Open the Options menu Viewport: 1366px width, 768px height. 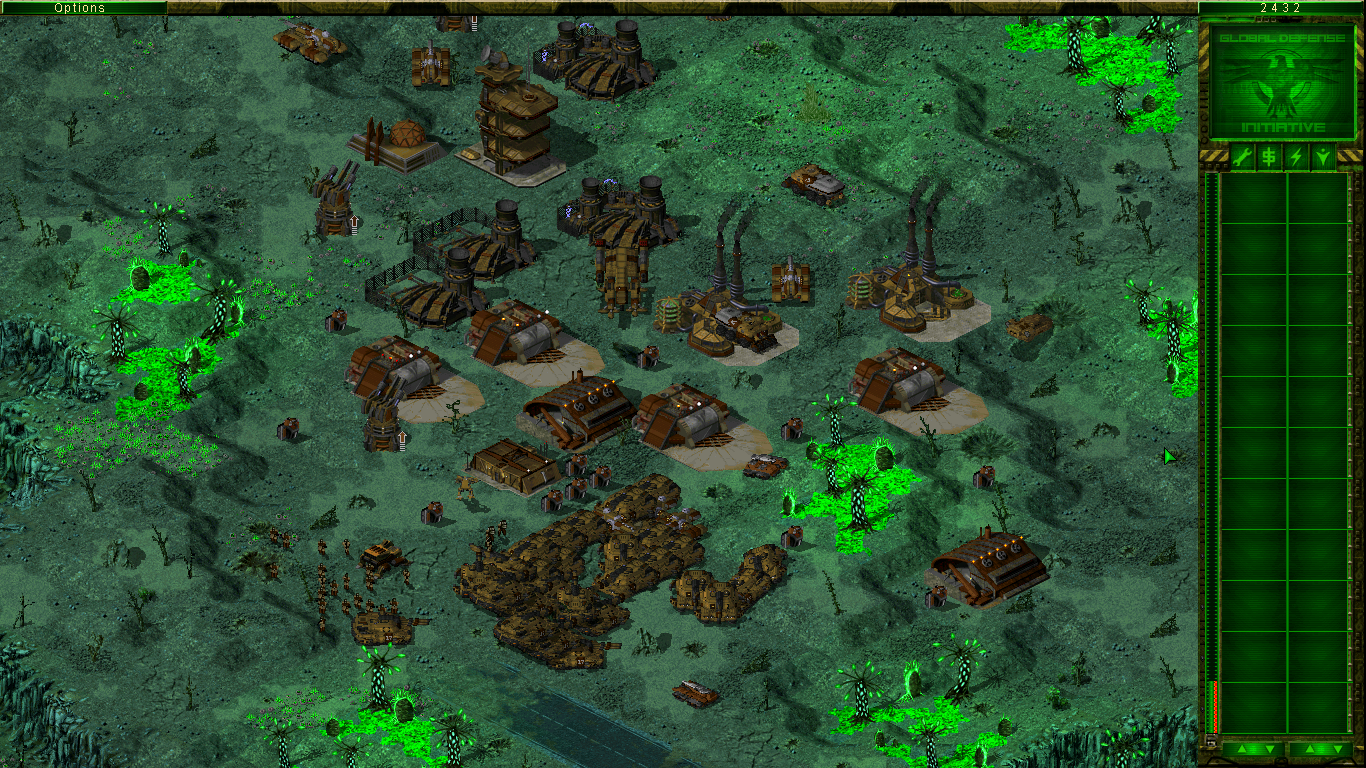[x=80, y=7]
